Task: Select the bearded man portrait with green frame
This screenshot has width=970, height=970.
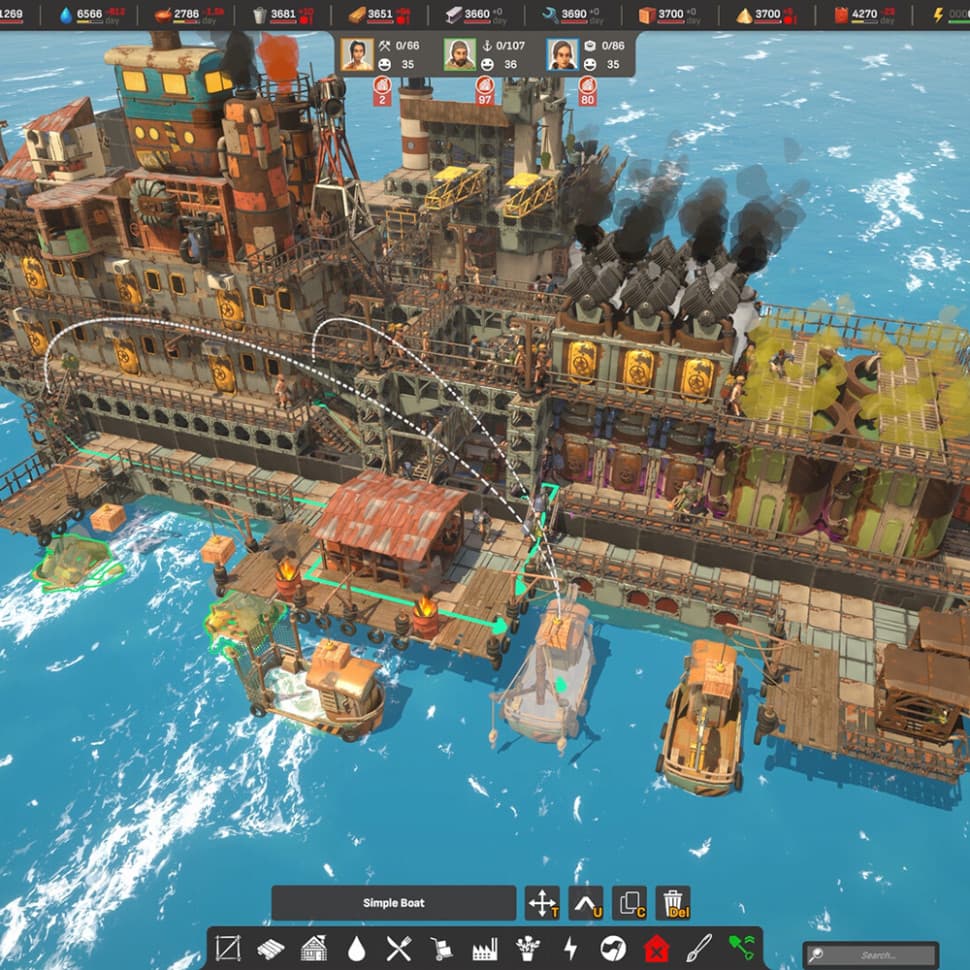Action: point(459,54)
